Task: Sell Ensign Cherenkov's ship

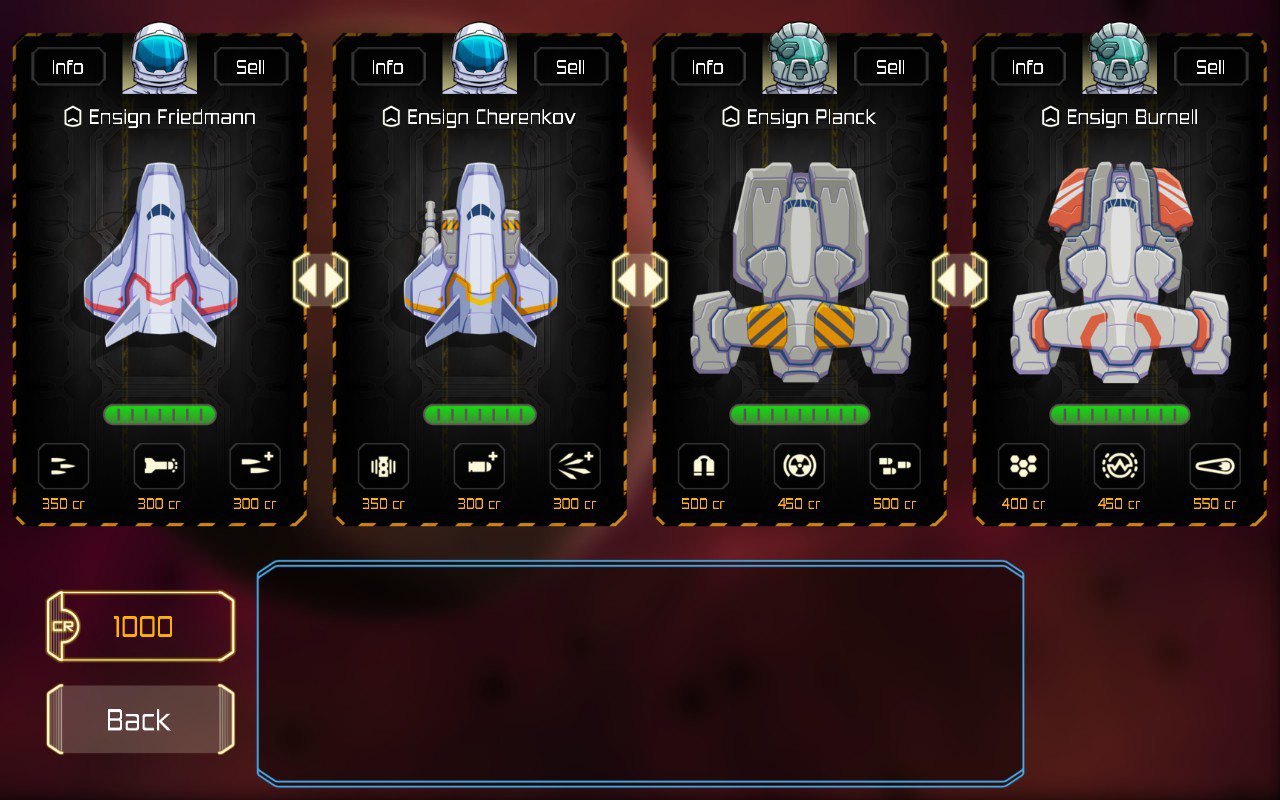Action: click(570, 67)
